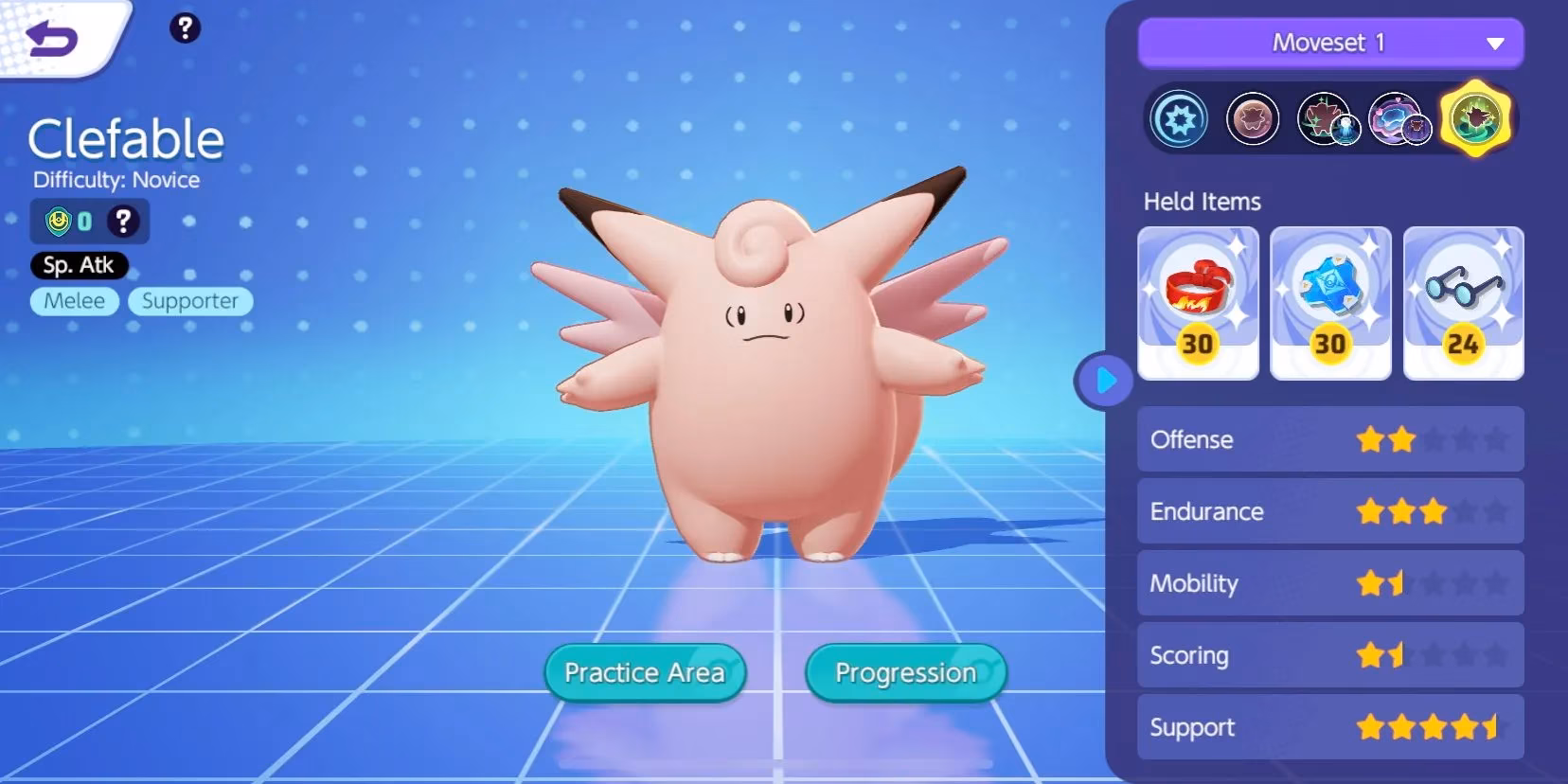Select the Supporter role label
Image resolution: width=1568 pixels, height=784 pixels.
pos(190,301)
